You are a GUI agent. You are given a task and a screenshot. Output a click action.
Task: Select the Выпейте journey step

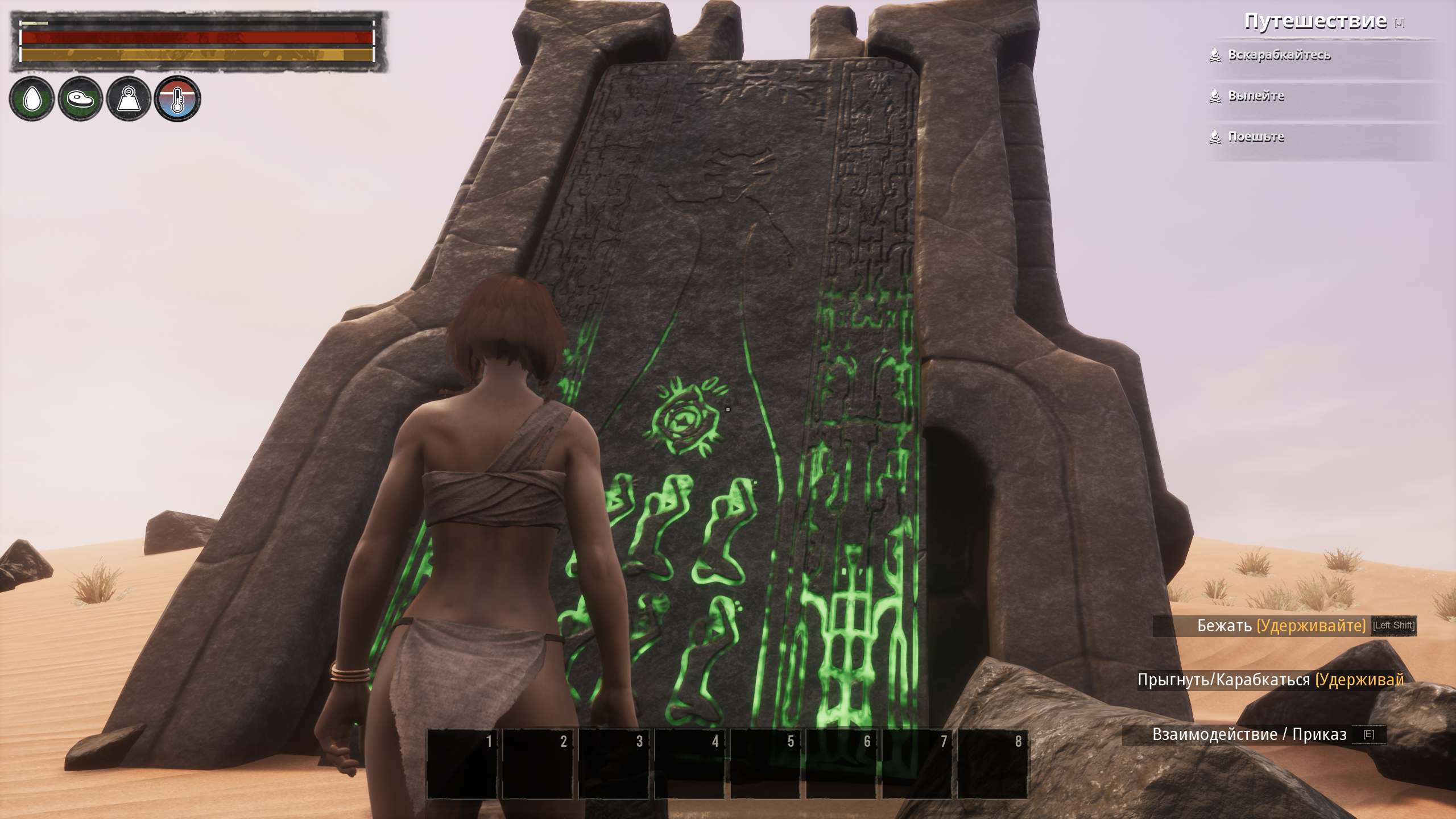click(x=1256, y=96)
